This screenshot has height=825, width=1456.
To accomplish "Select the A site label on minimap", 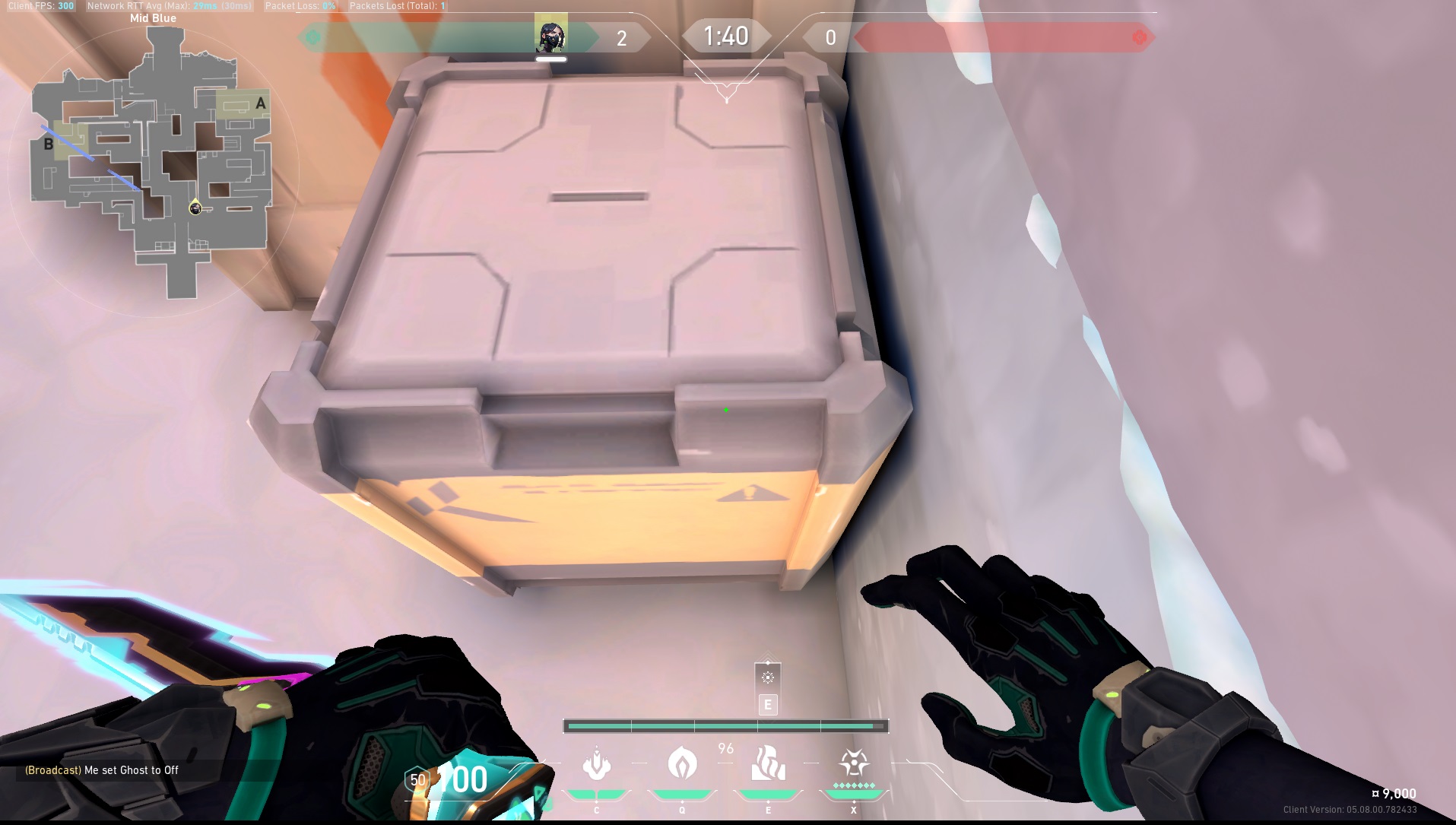I will (260, 102).
